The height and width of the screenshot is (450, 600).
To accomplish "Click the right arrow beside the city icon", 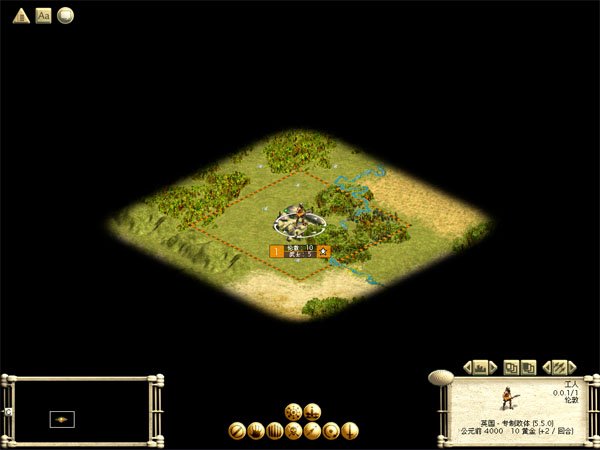I will pos(493,367).
